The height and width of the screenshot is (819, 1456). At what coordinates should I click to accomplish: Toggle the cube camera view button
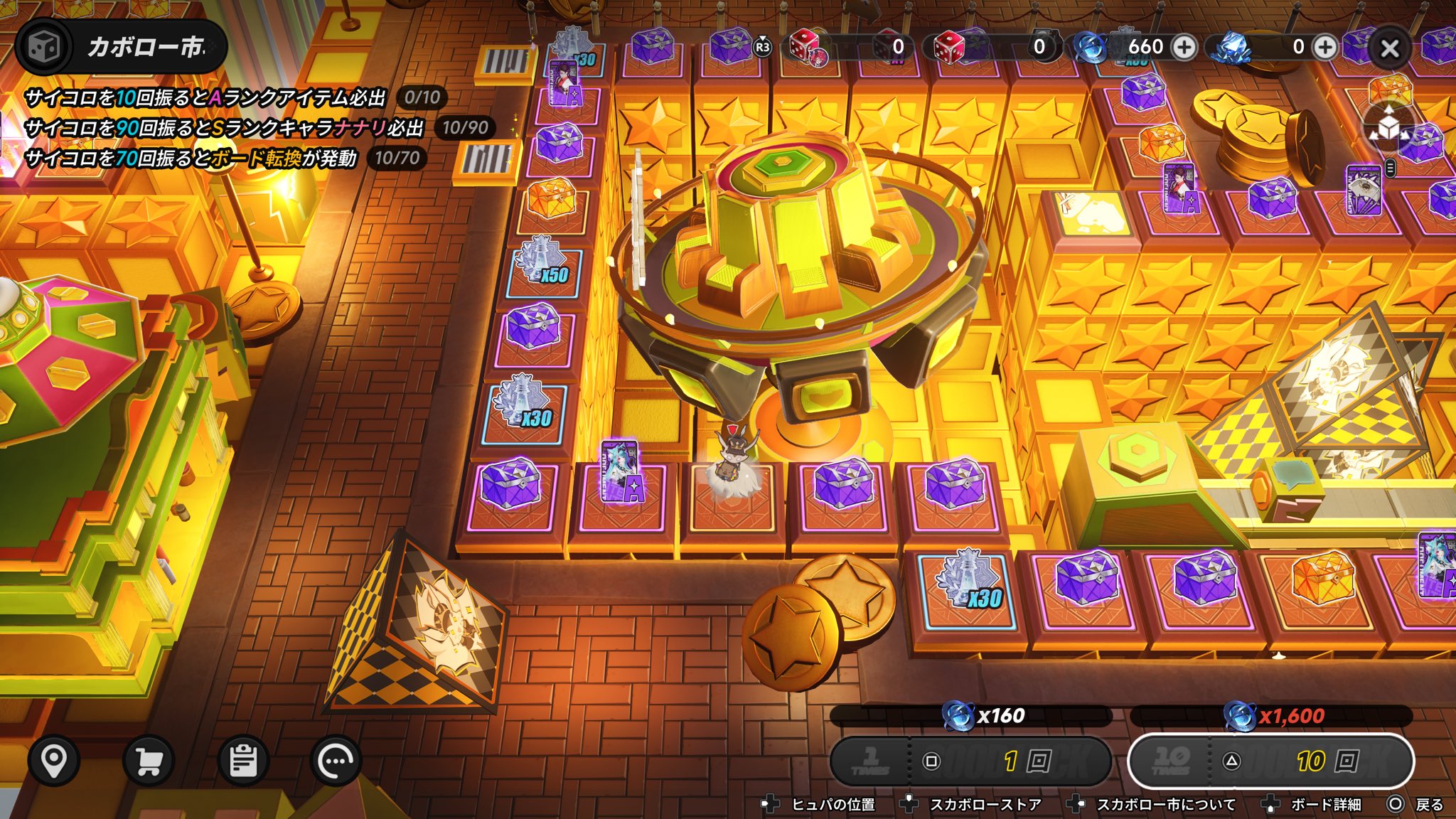pos(1389,128)
